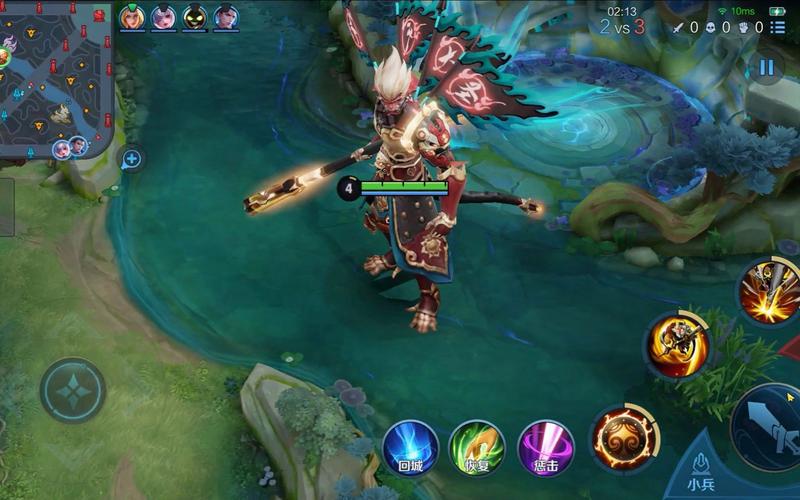Activate the fiery swirl shield ability
The height and width of the screenshot is (500, 800).
click(625, 438)
